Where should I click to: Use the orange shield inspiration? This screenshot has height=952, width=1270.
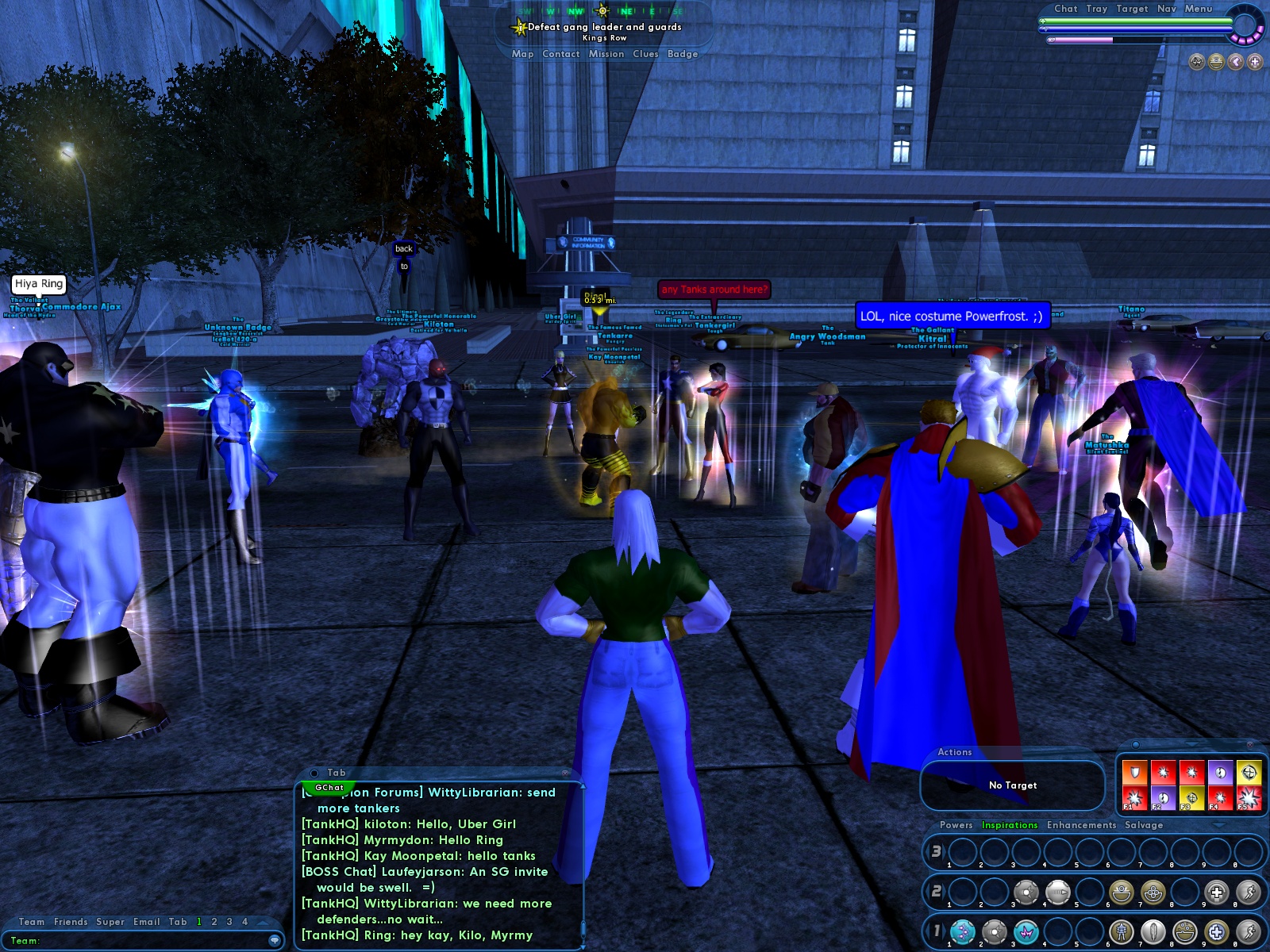pyautogui.click(x=1134, y=772)
